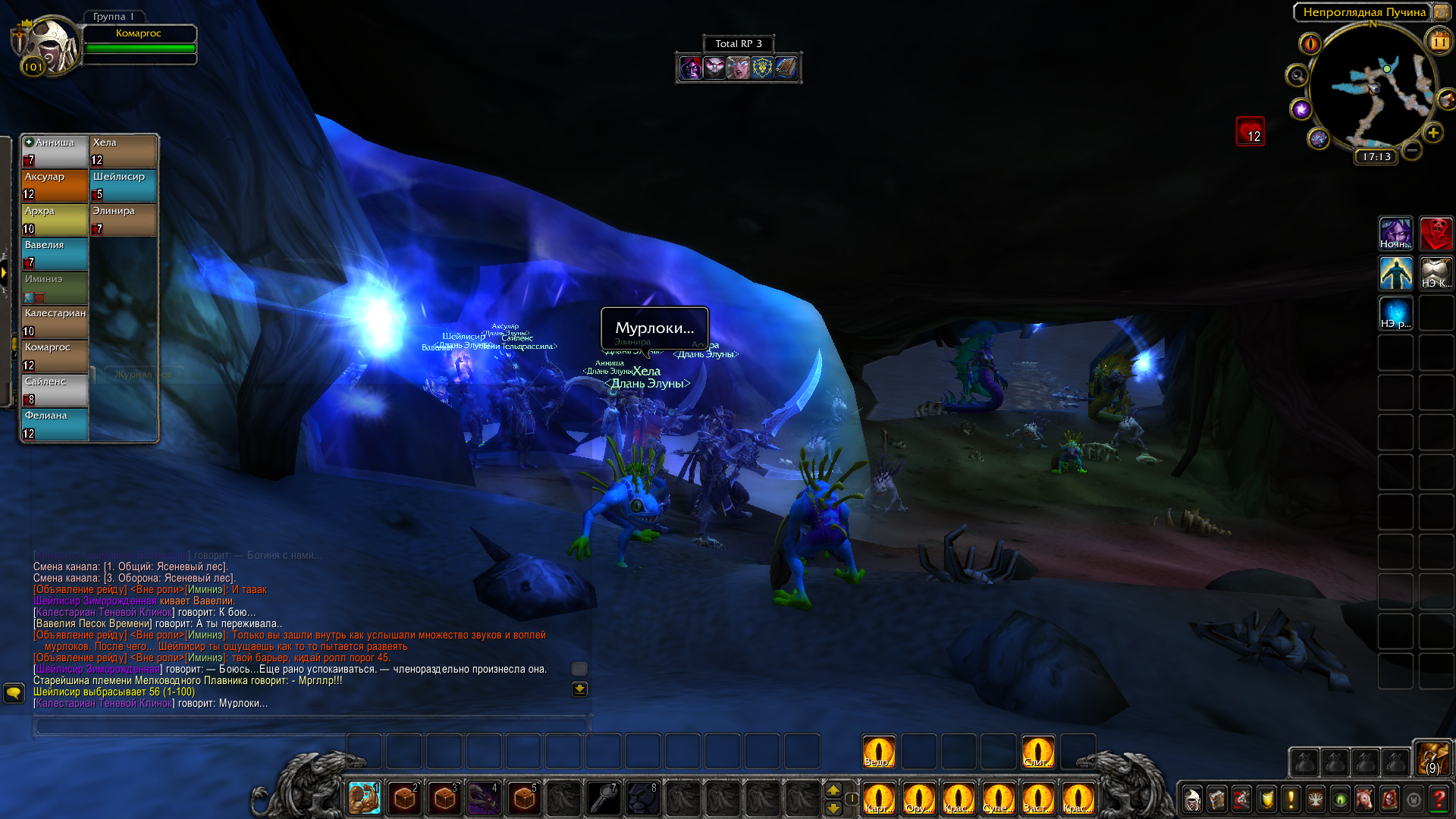Open the world map button beside zone name

point(1441,12)
